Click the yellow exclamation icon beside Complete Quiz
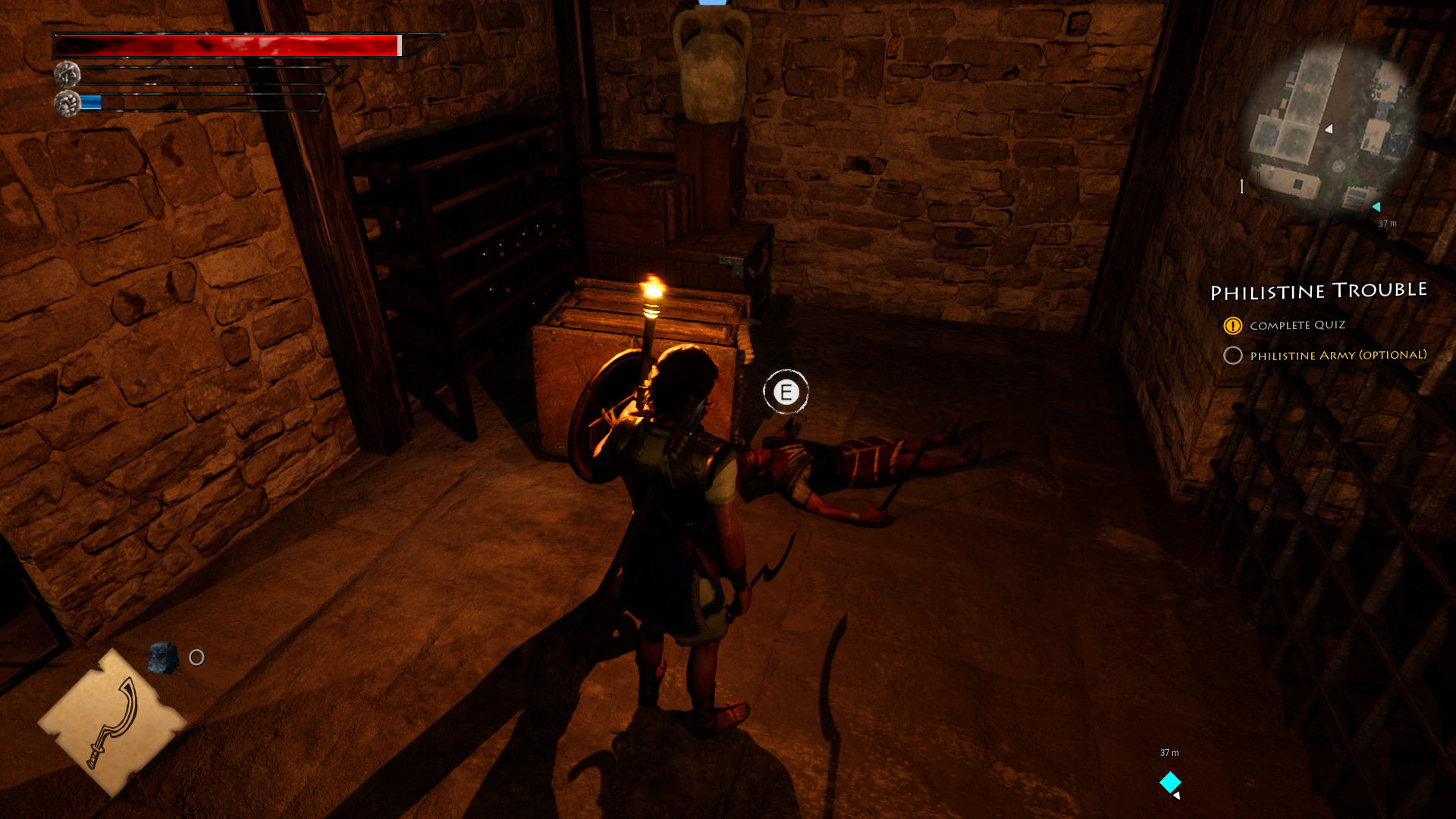This screenshot has height=819, width=1456. (x=1233, y=325)
